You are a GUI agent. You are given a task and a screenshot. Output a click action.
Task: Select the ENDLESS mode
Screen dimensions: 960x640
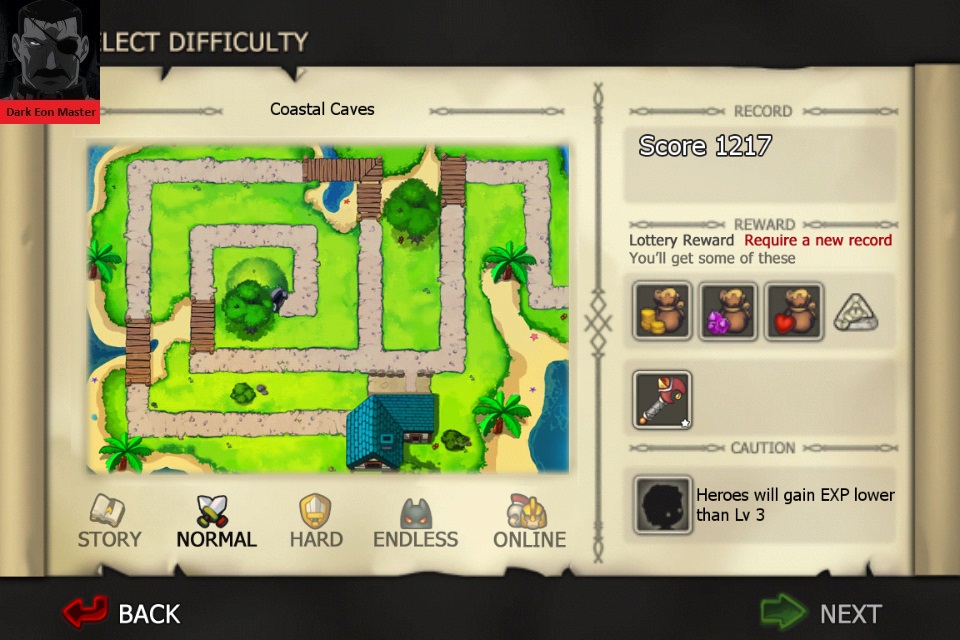pyautogui.click(x=415, y=522)
